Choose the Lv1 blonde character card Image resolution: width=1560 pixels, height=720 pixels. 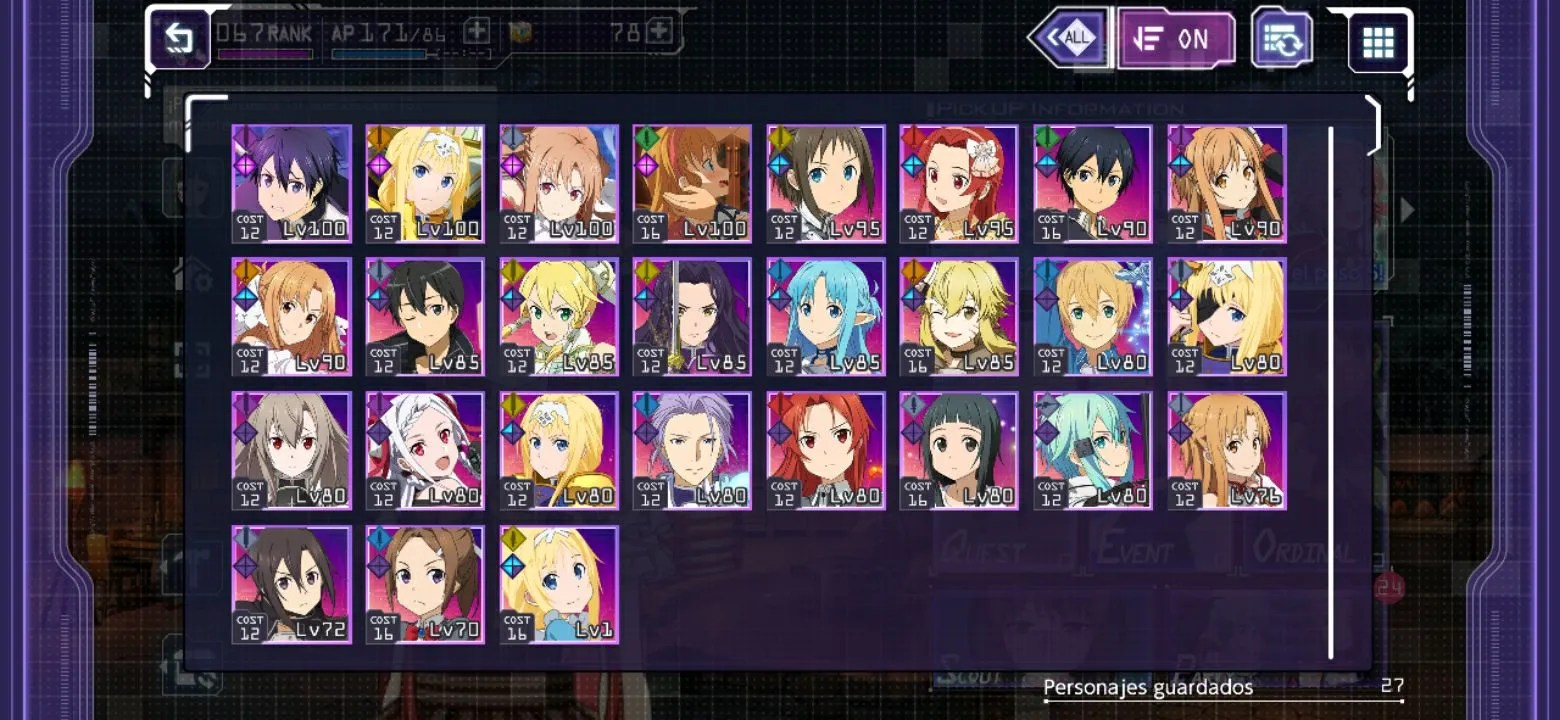[559, 584]
